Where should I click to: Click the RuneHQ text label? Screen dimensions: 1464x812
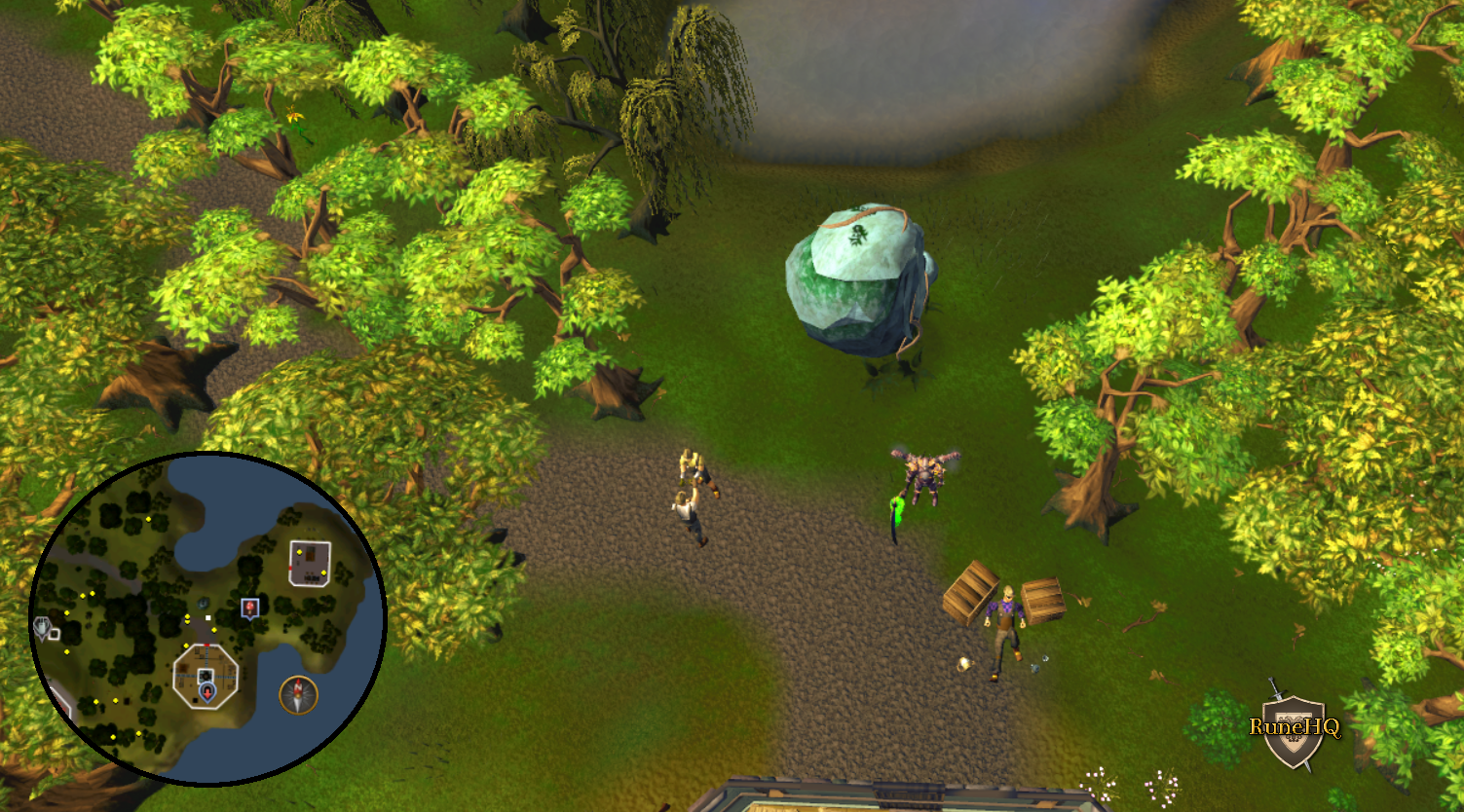(x=1296, y=726)
